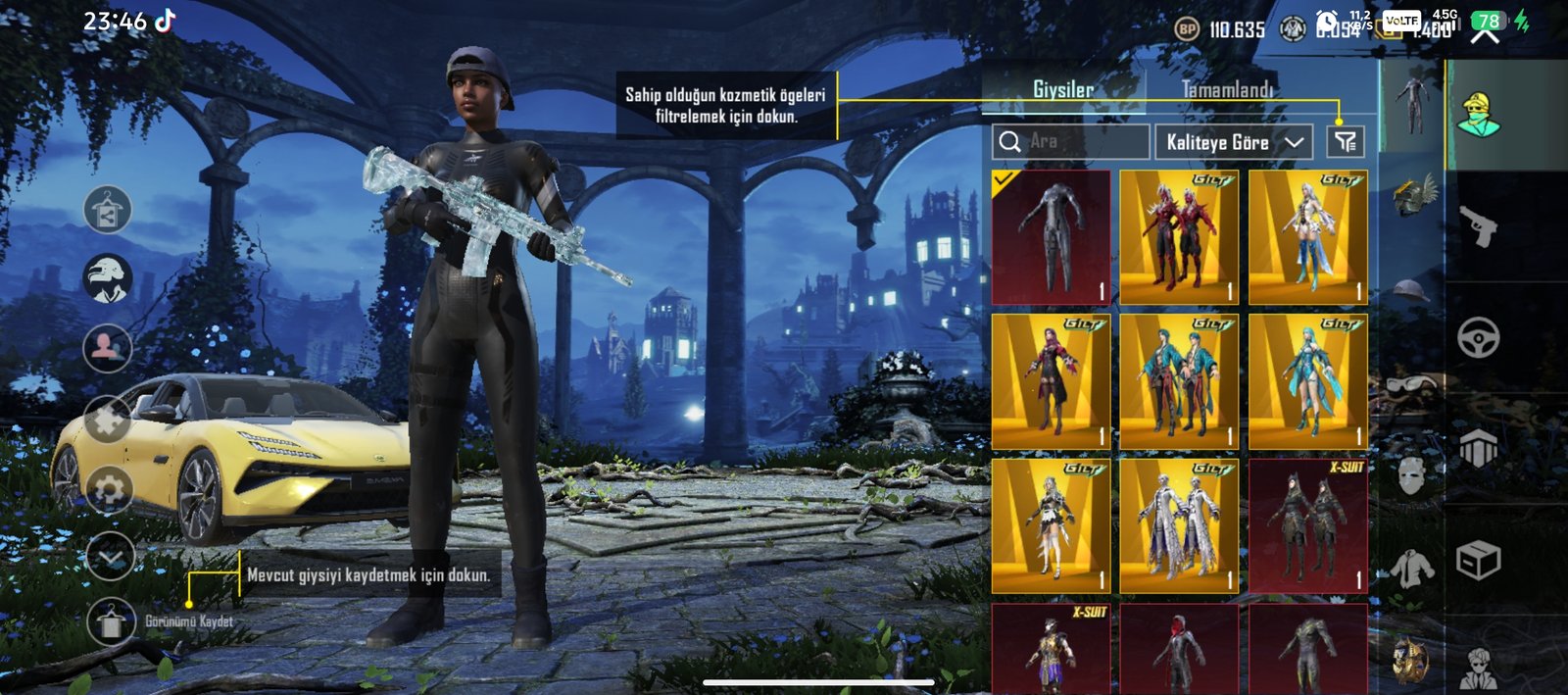Click the Ara search field
The height and width of the screenshot is (695, 1568).
pyautogui.click(x=1071, y=142)
